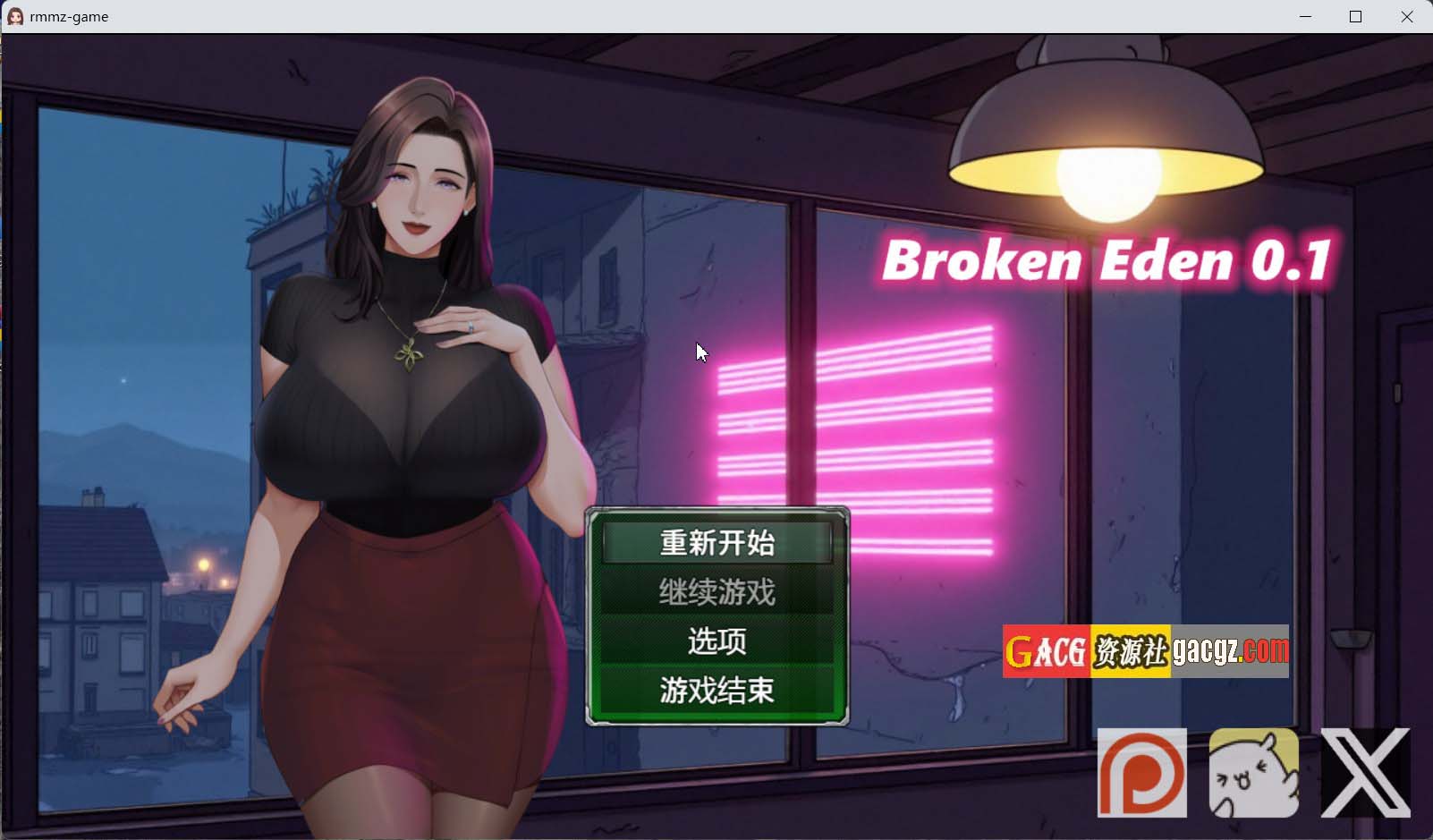This screenshot has width=1433, height=840.
Task: Close the rmmz-game window
Action: [x=1408, y=16]
